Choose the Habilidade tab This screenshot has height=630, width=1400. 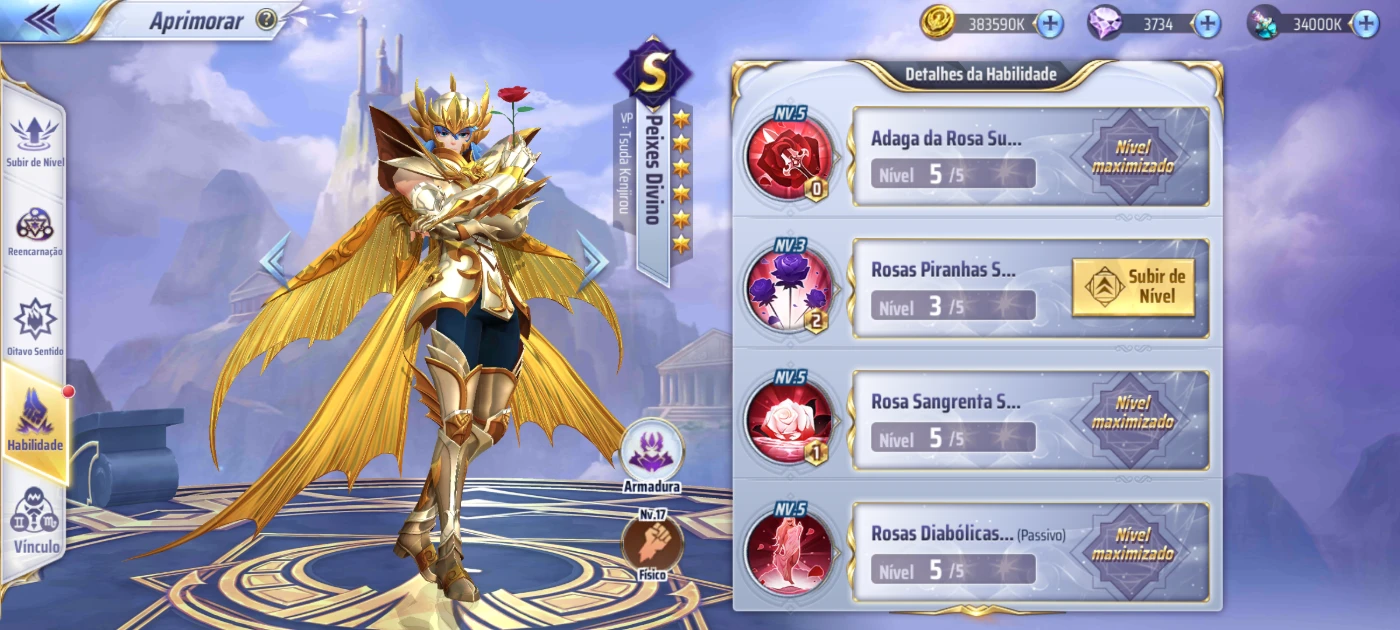pos(35,420)
